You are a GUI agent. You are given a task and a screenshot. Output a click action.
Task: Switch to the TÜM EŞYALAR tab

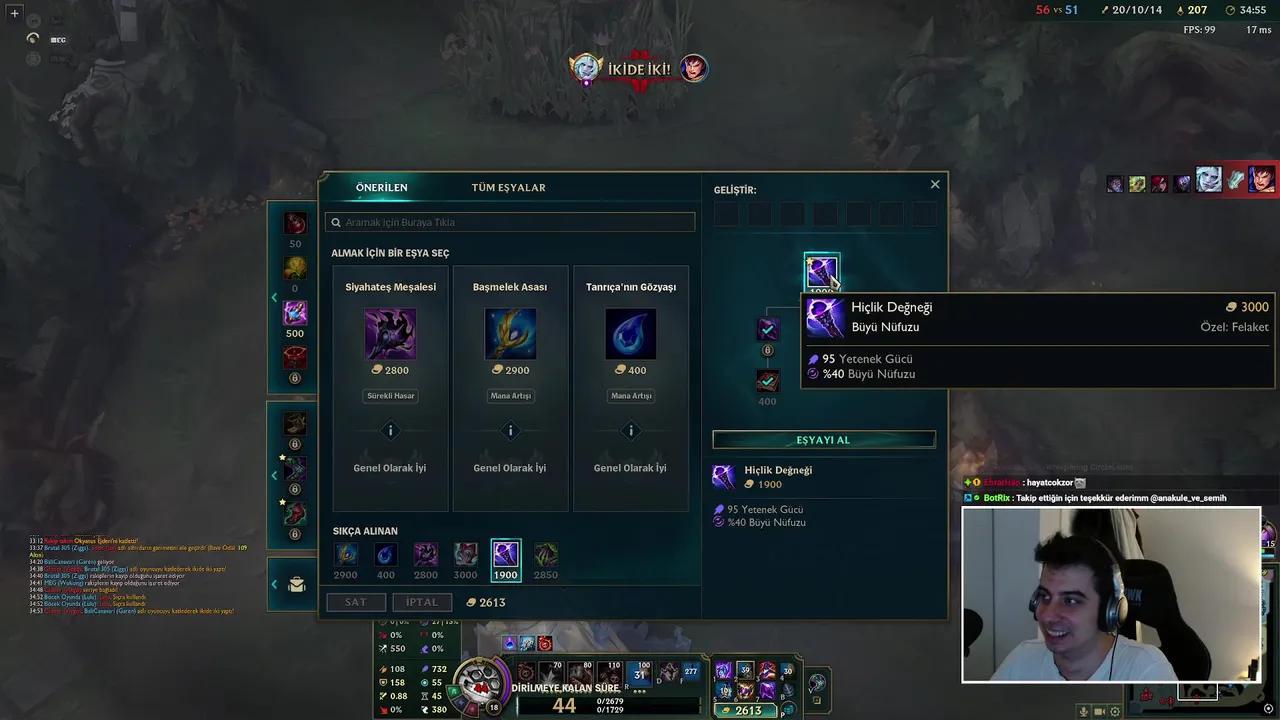tap(508, 187)
